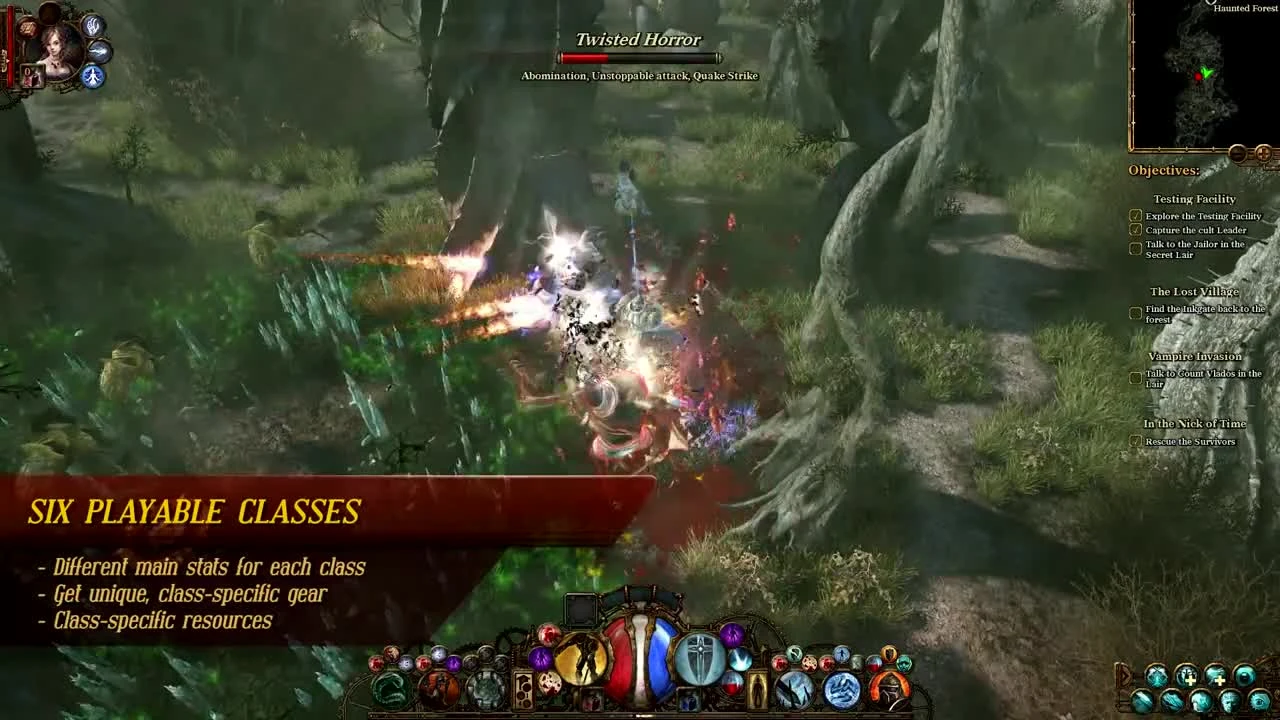Open the ghostly hand ability near the character portrait
This screenshot has height=720, width=1280.
94,26
